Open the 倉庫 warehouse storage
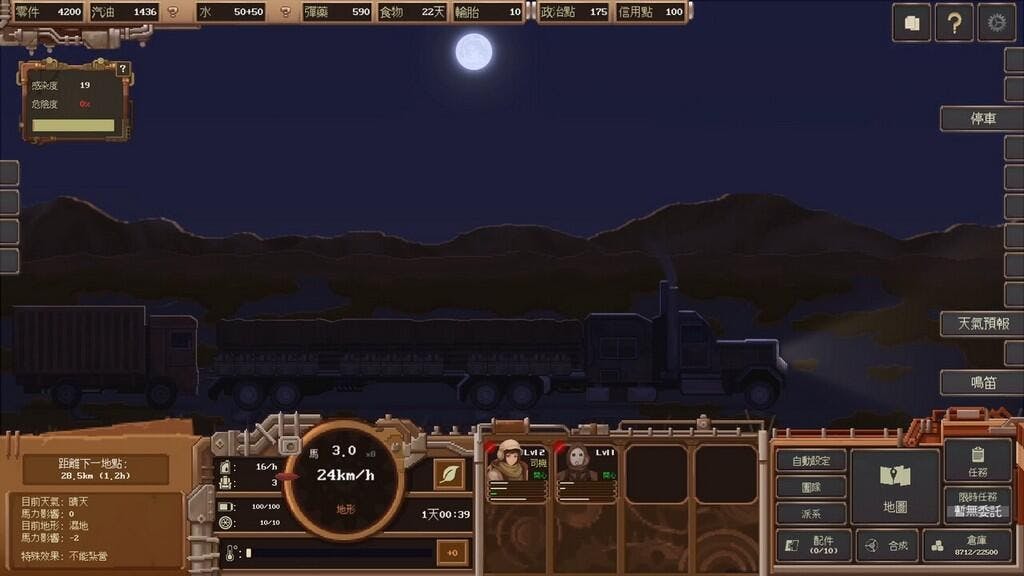Screen dimensions: 1024x576 [x=968, y=545]
